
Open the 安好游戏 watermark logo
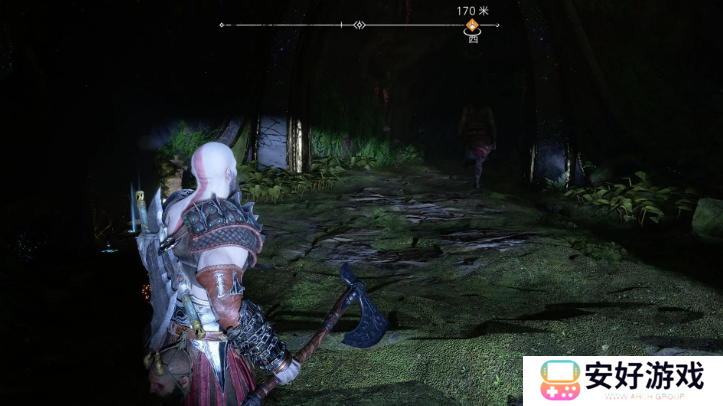622,380
